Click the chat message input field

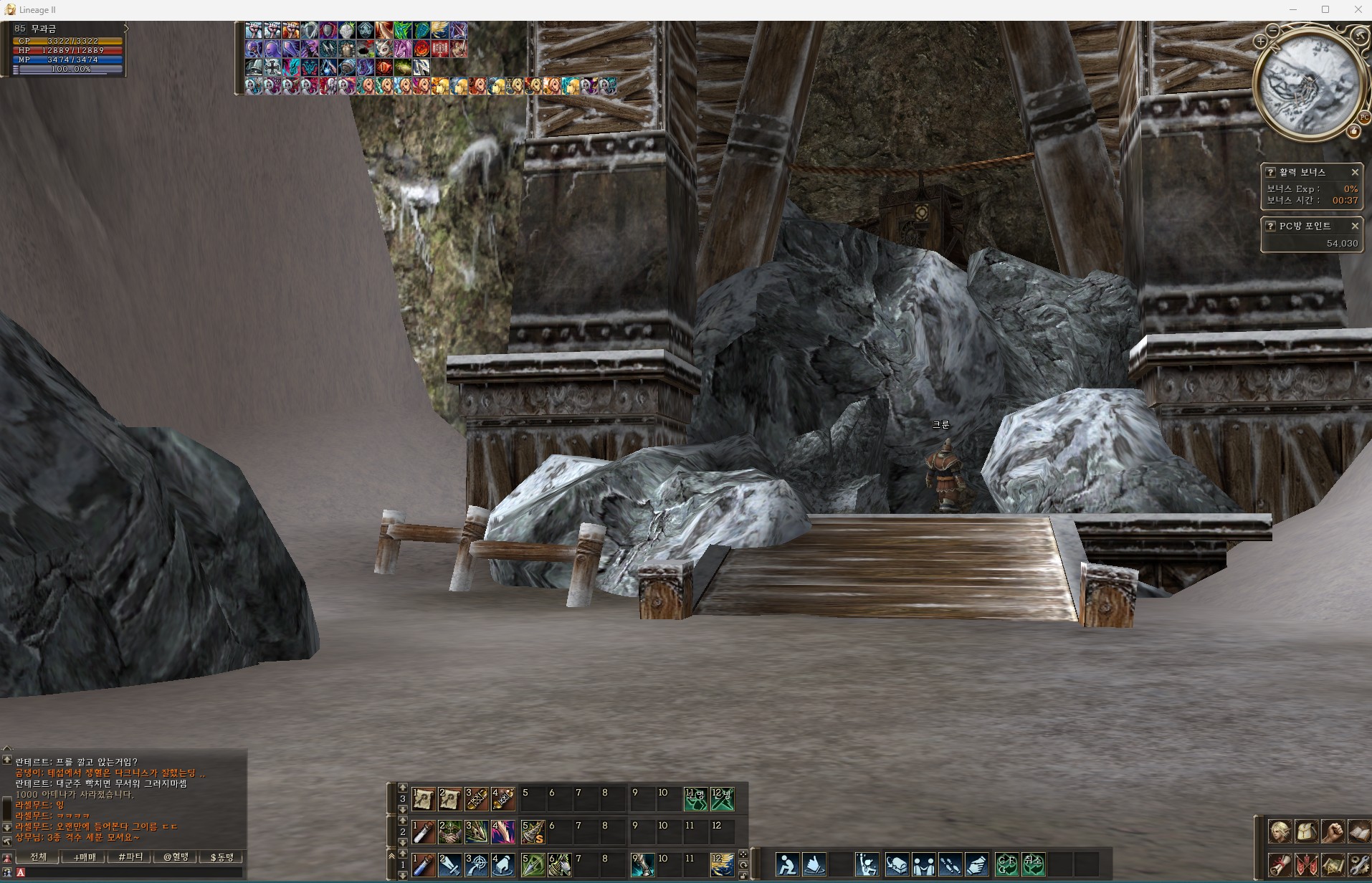click(133, 872)
